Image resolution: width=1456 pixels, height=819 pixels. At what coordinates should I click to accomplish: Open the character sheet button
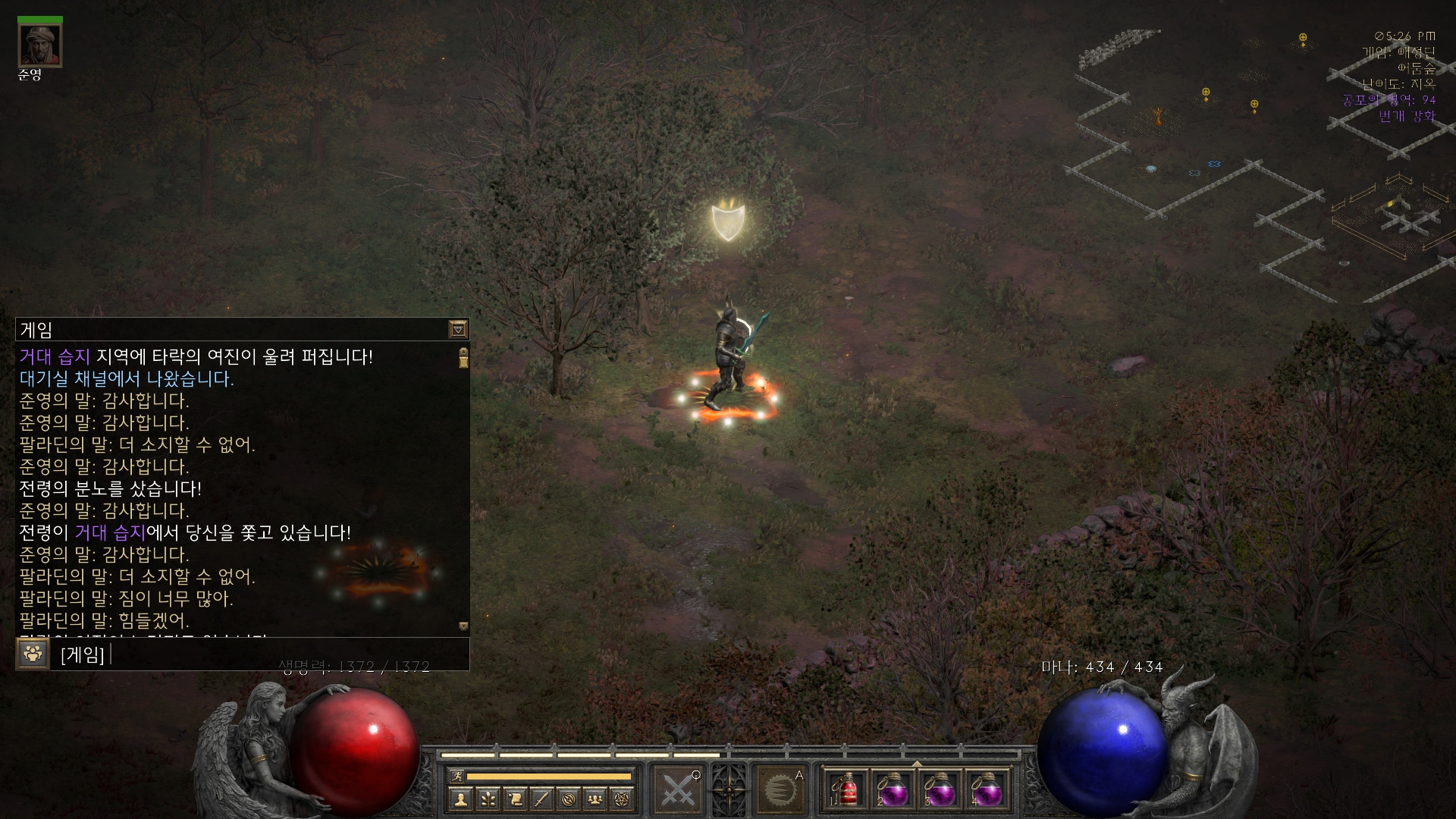tap(460, 799)
